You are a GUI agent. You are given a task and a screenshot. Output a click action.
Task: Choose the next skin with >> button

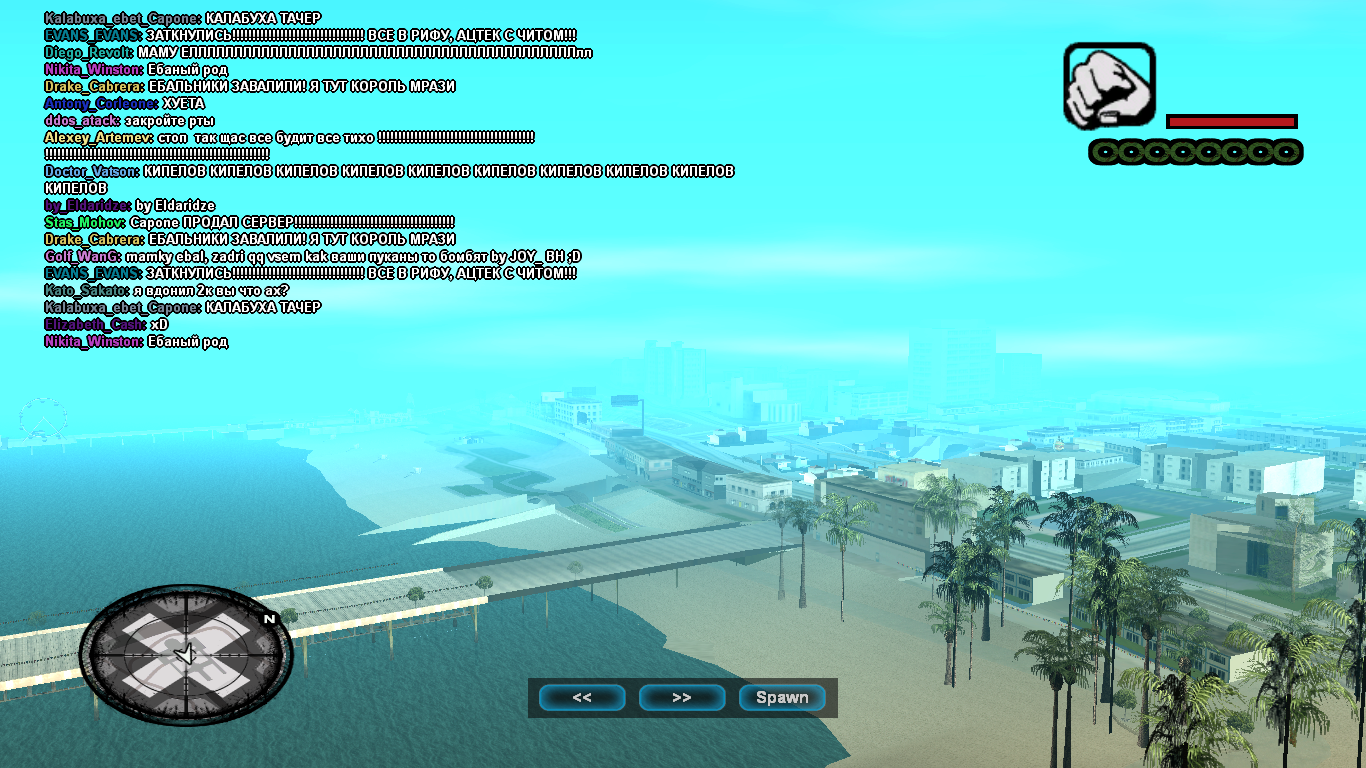click(x=682, y=698)
